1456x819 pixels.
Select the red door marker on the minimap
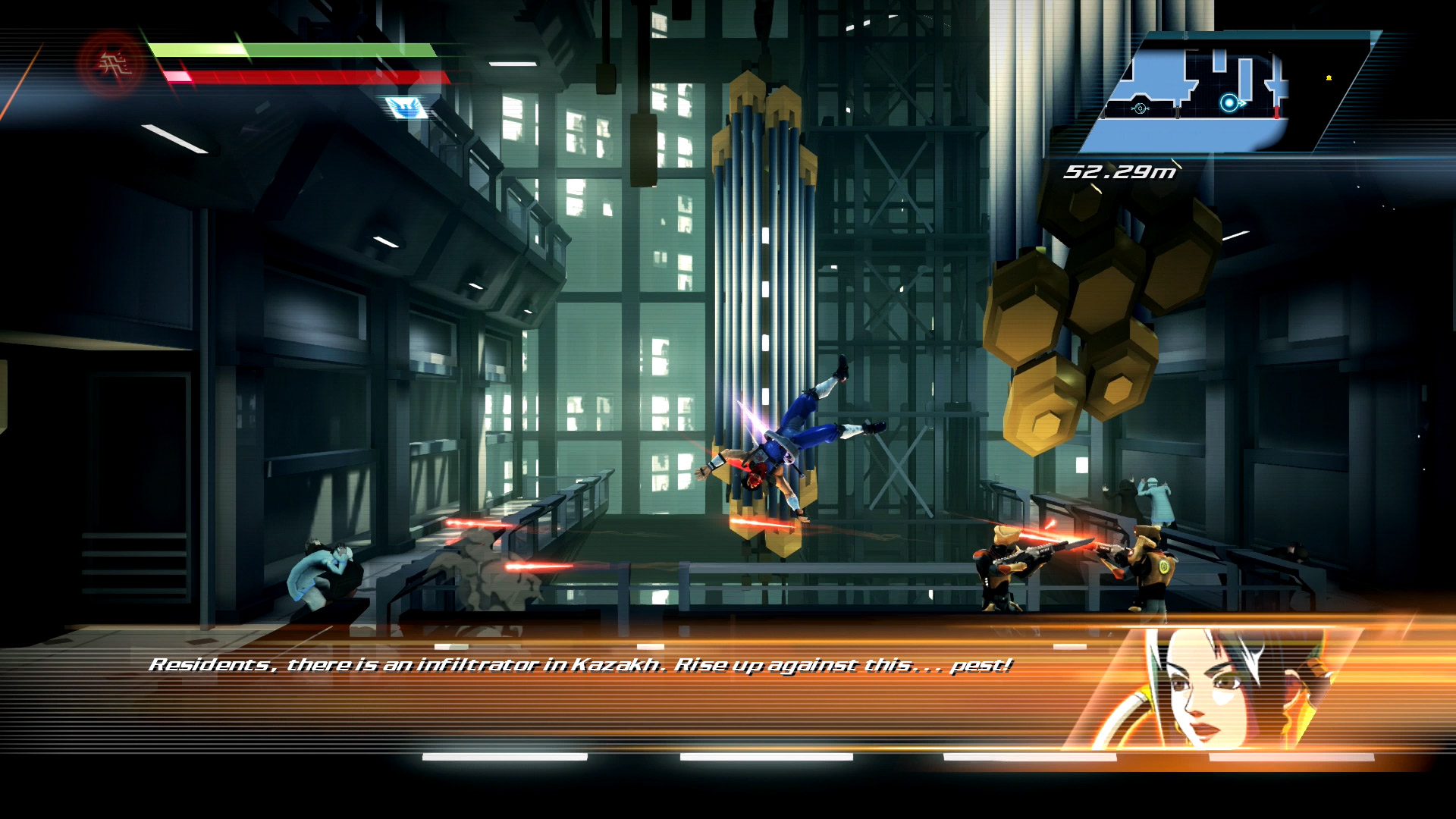point(1276,113)
